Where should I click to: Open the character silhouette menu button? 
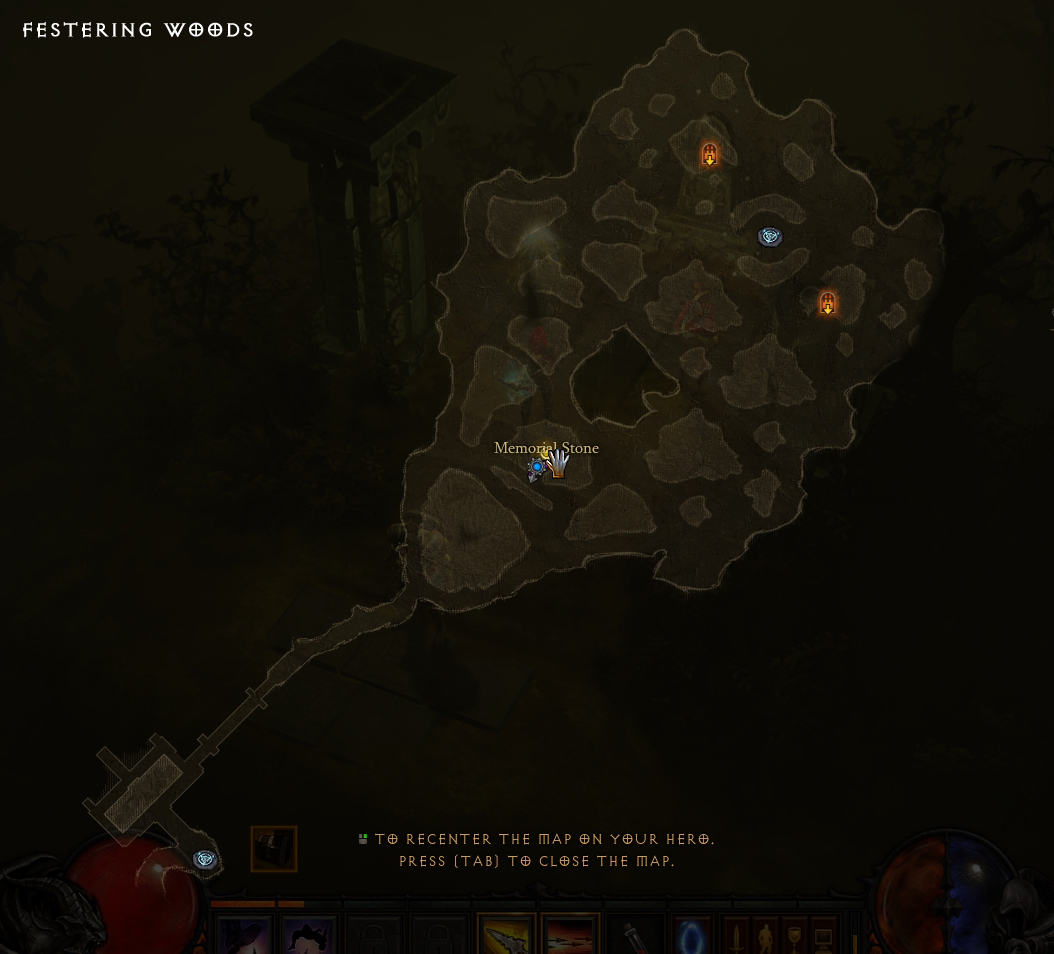765,938
